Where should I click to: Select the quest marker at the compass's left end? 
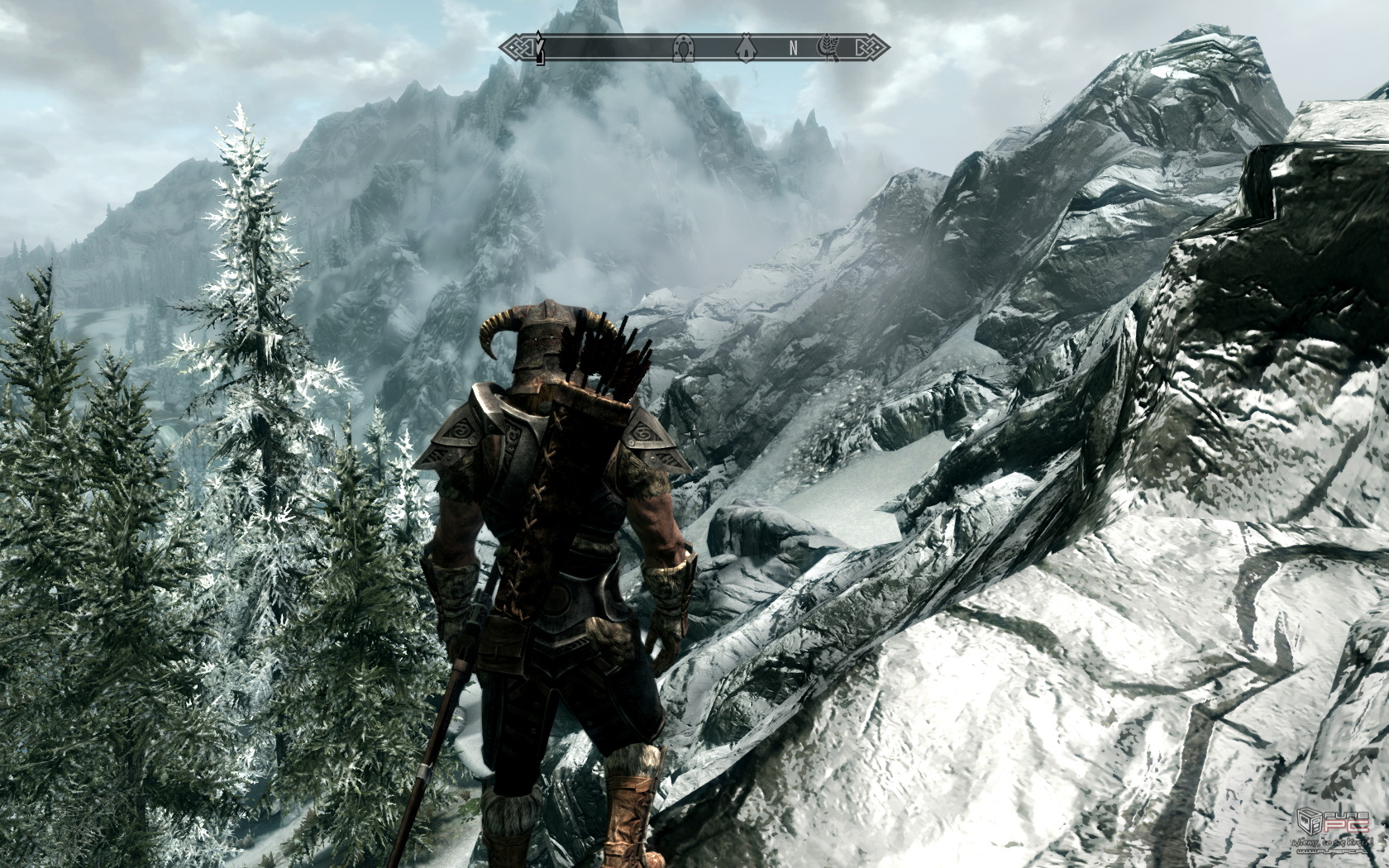[539, 47]
